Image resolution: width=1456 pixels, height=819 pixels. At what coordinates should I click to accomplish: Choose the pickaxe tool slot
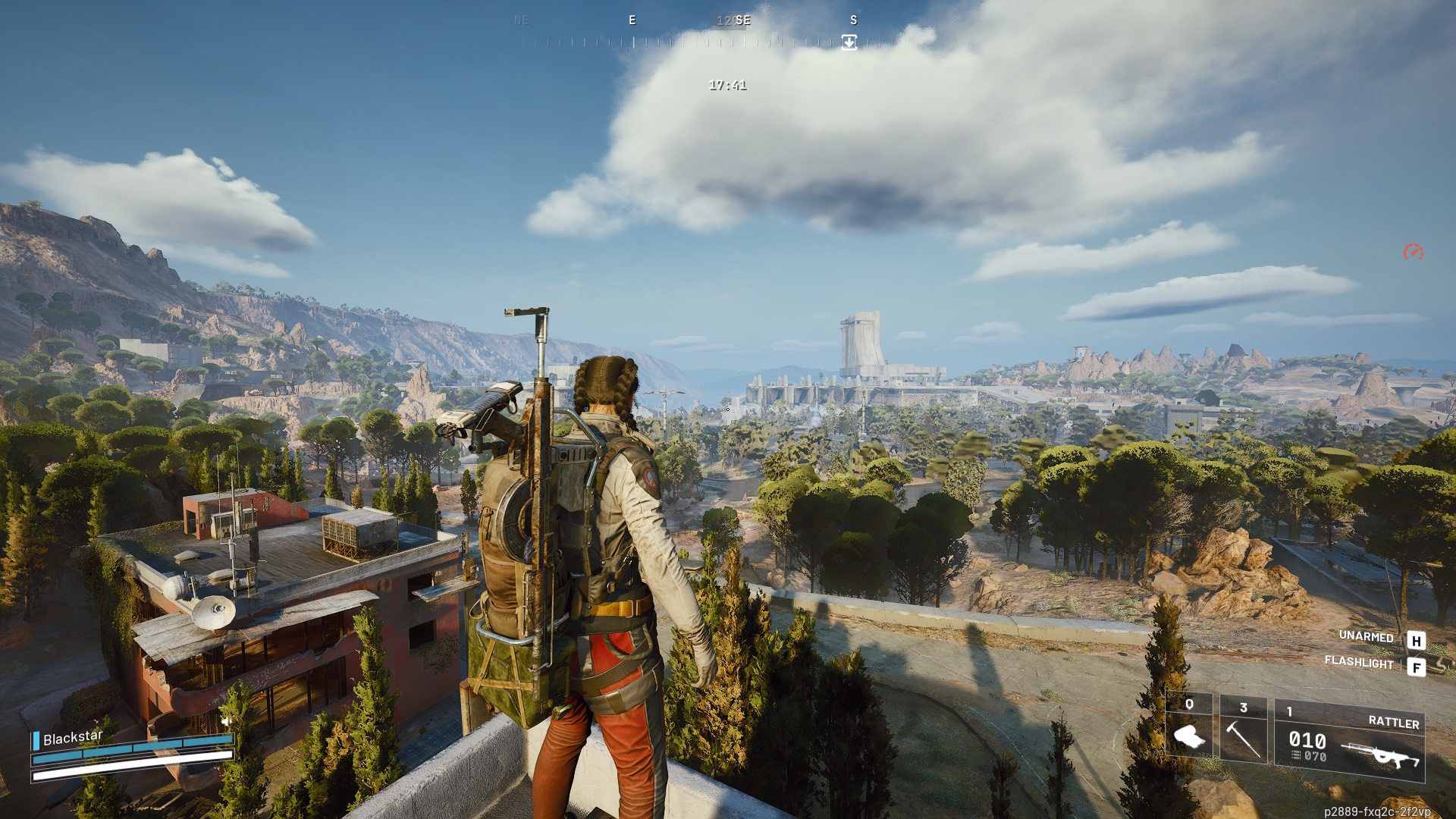pos(1243,730)
